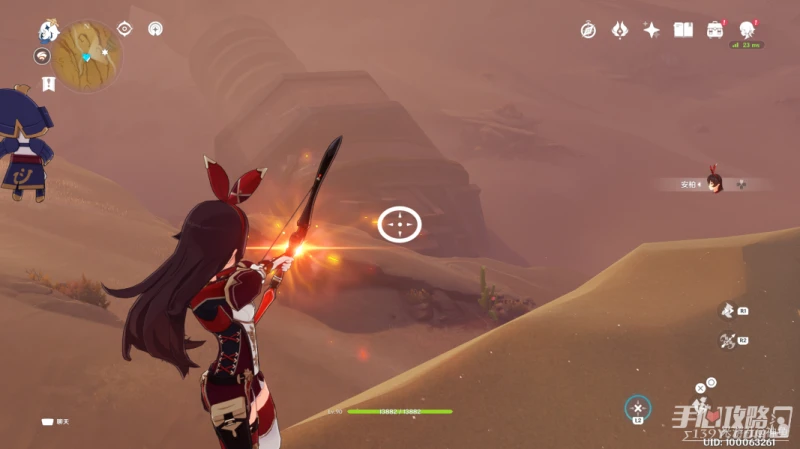The image size is (800, 449).
Task: Open the events winged emblem icon
Action: [619, 30]
